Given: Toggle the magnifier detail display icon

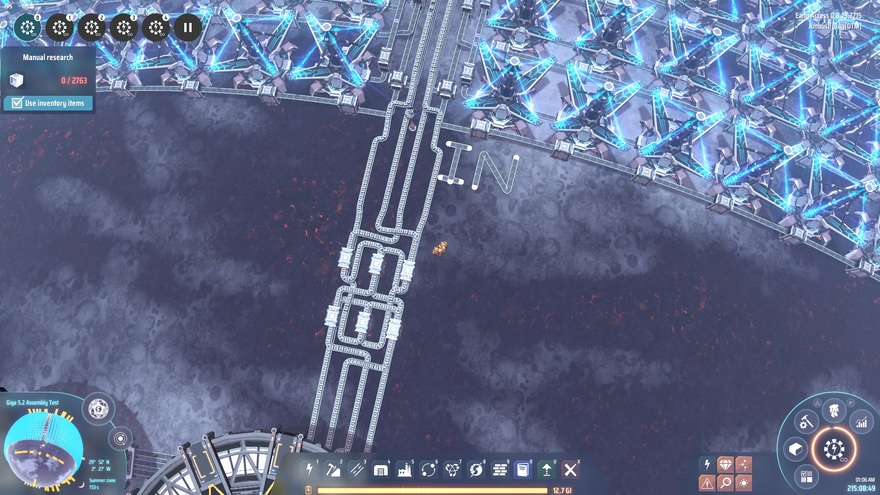Looking at the screenshot, I should [725, 483].
